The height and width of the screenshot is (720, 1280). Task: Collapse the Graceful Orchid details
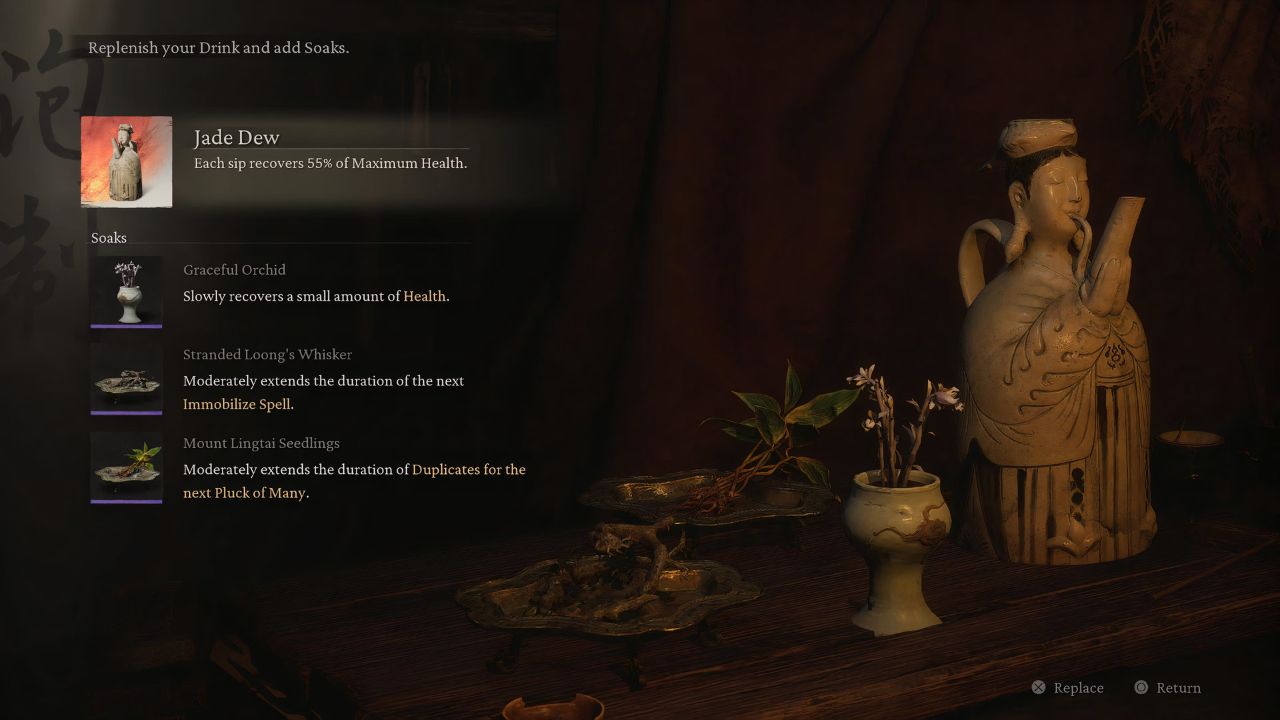316,296
